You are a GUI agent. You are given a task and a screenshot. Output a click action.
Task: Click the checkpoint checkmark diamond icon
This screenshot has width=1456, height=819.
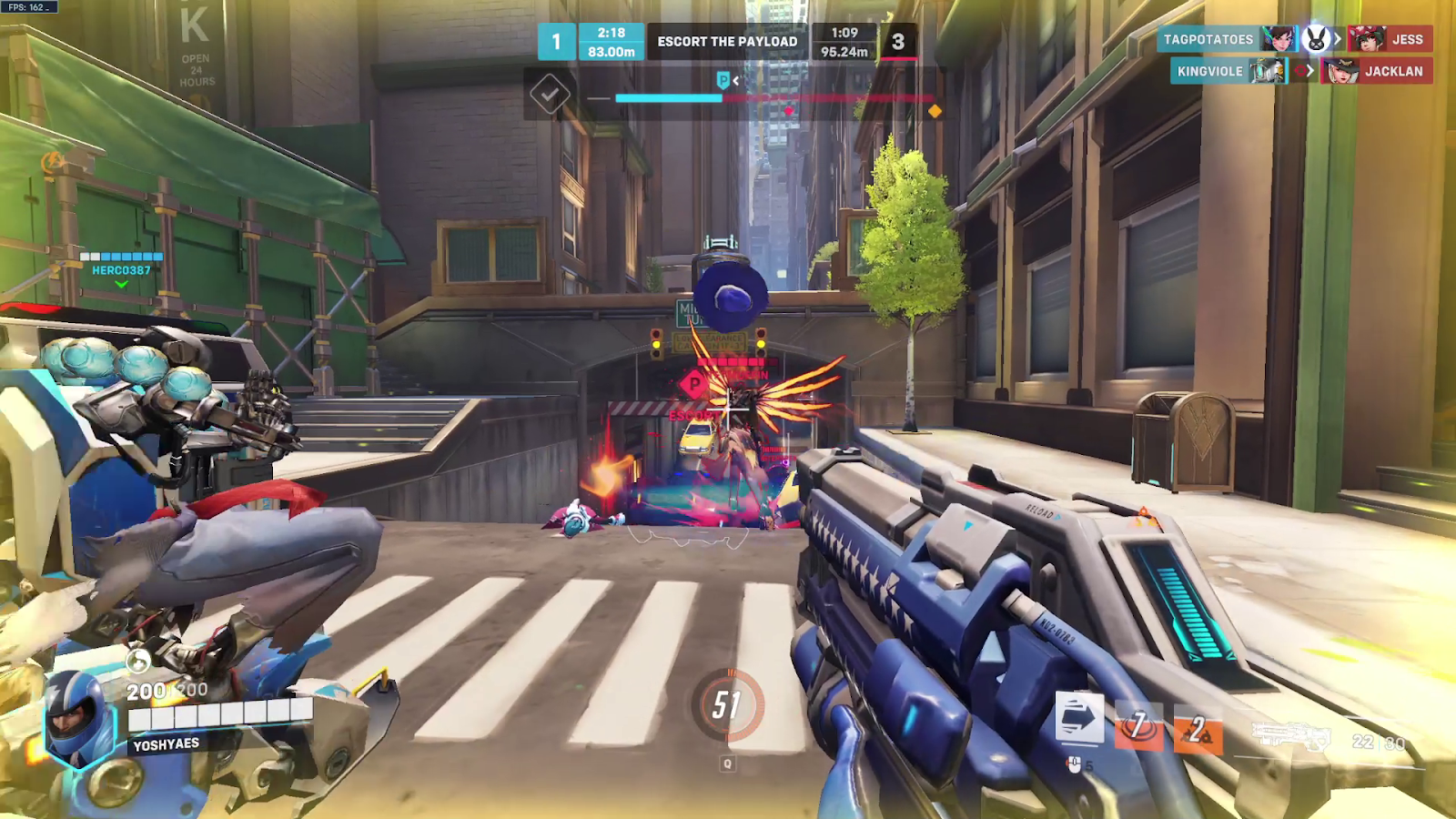(x=550, y=93)
